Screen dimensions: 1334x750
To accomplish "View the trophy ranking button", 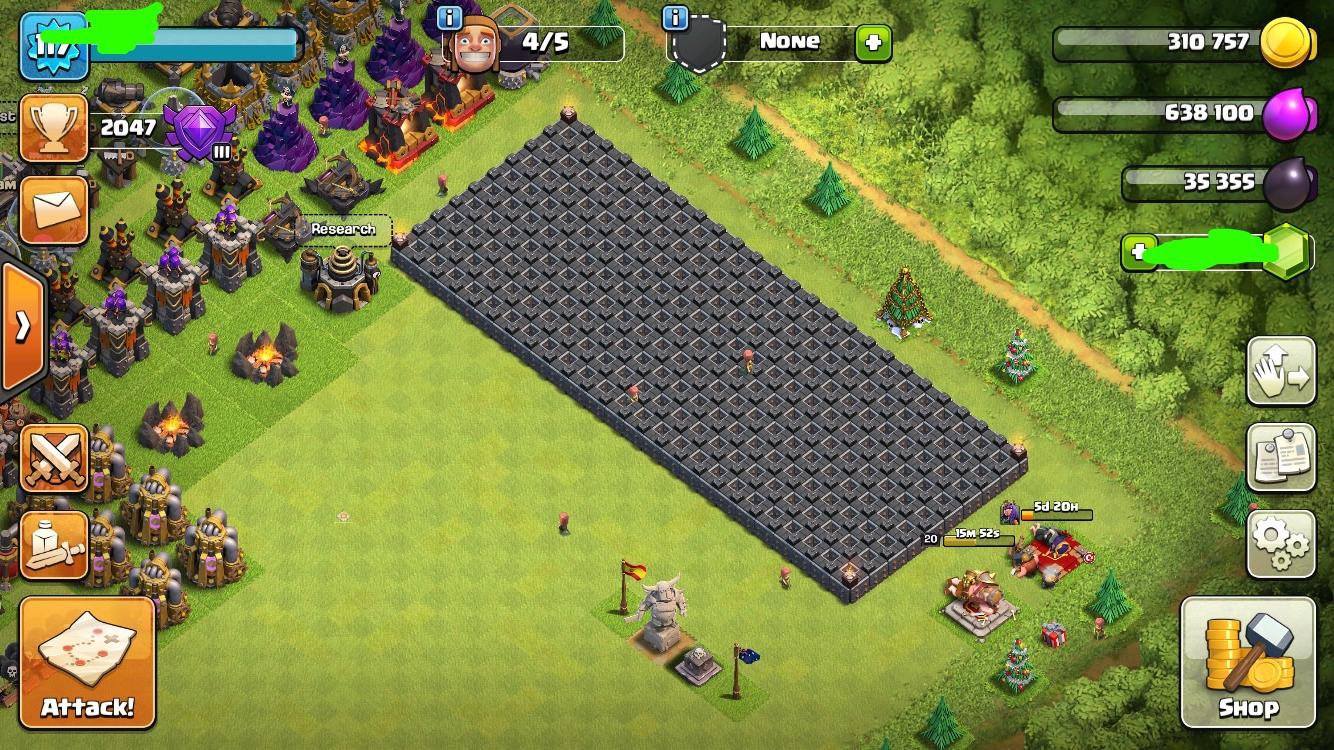I will click(x=54, y=127).
